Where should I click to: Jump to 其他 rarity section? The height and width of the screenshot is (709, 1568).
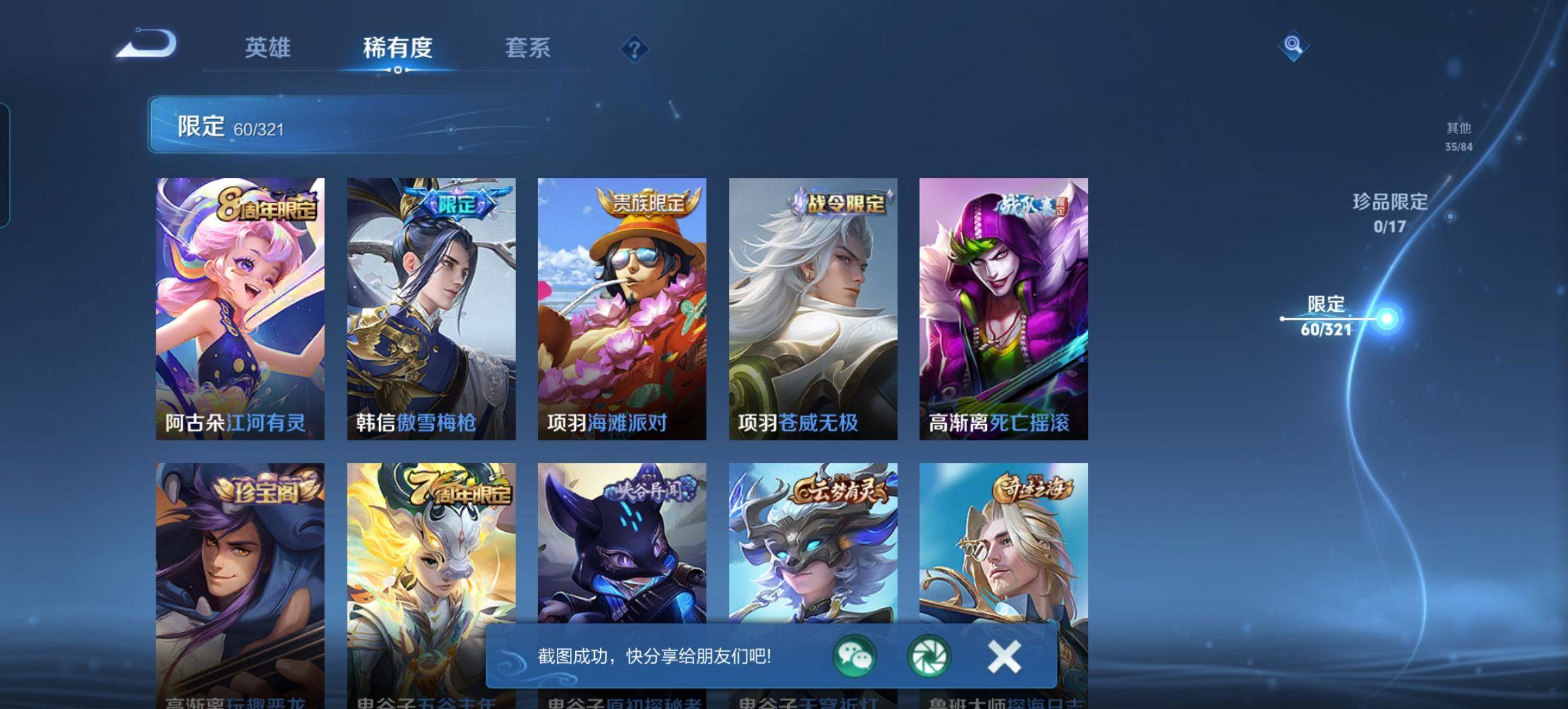1458,136
